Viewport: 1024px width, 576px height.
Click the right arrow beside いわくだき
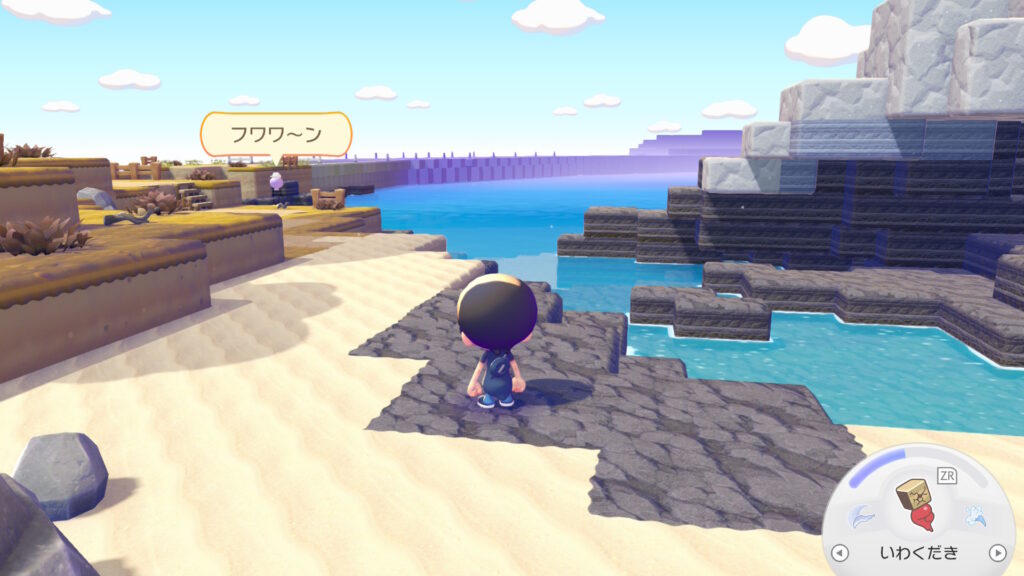coord(996,553)
